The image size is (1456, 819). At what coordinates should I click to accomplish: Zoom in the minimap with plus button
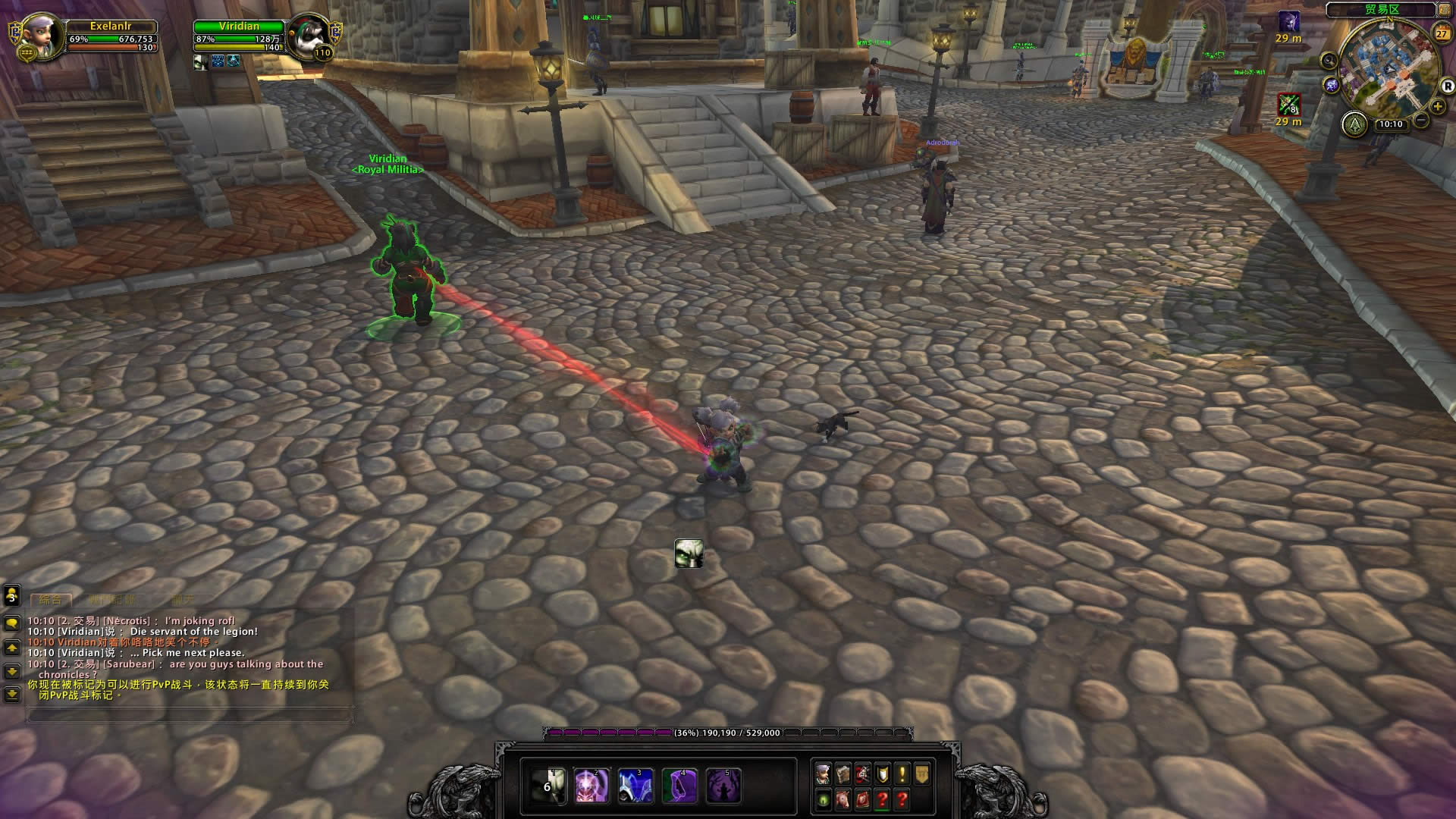(x=1437, y=107)
